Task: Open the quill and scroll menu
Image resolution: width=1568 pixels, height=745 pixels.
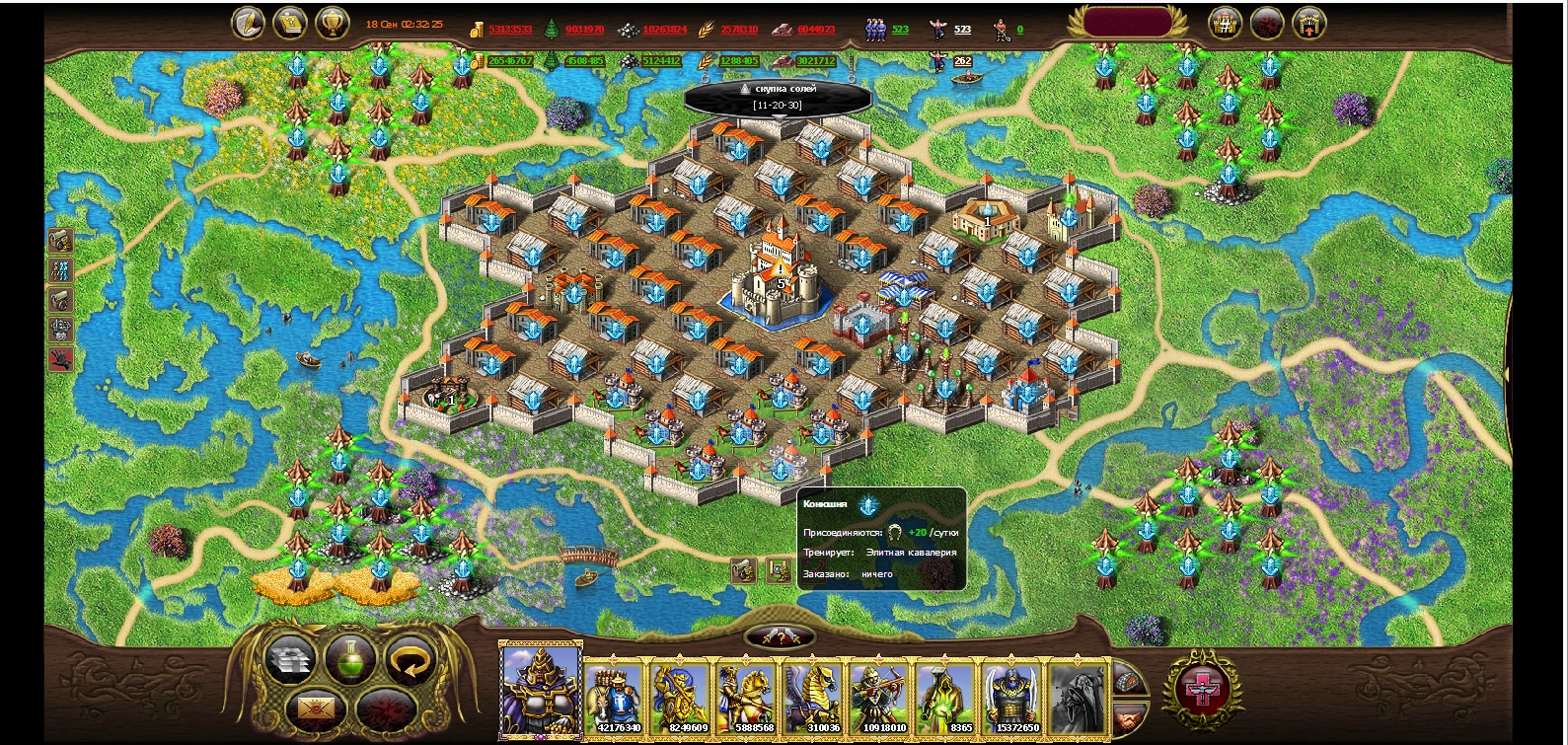Action: (247, 24)
